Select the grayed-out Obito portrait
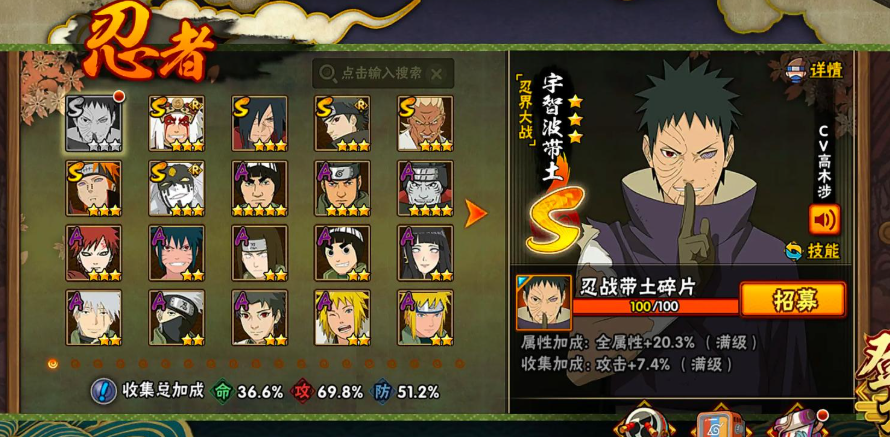 coord(94,124)
